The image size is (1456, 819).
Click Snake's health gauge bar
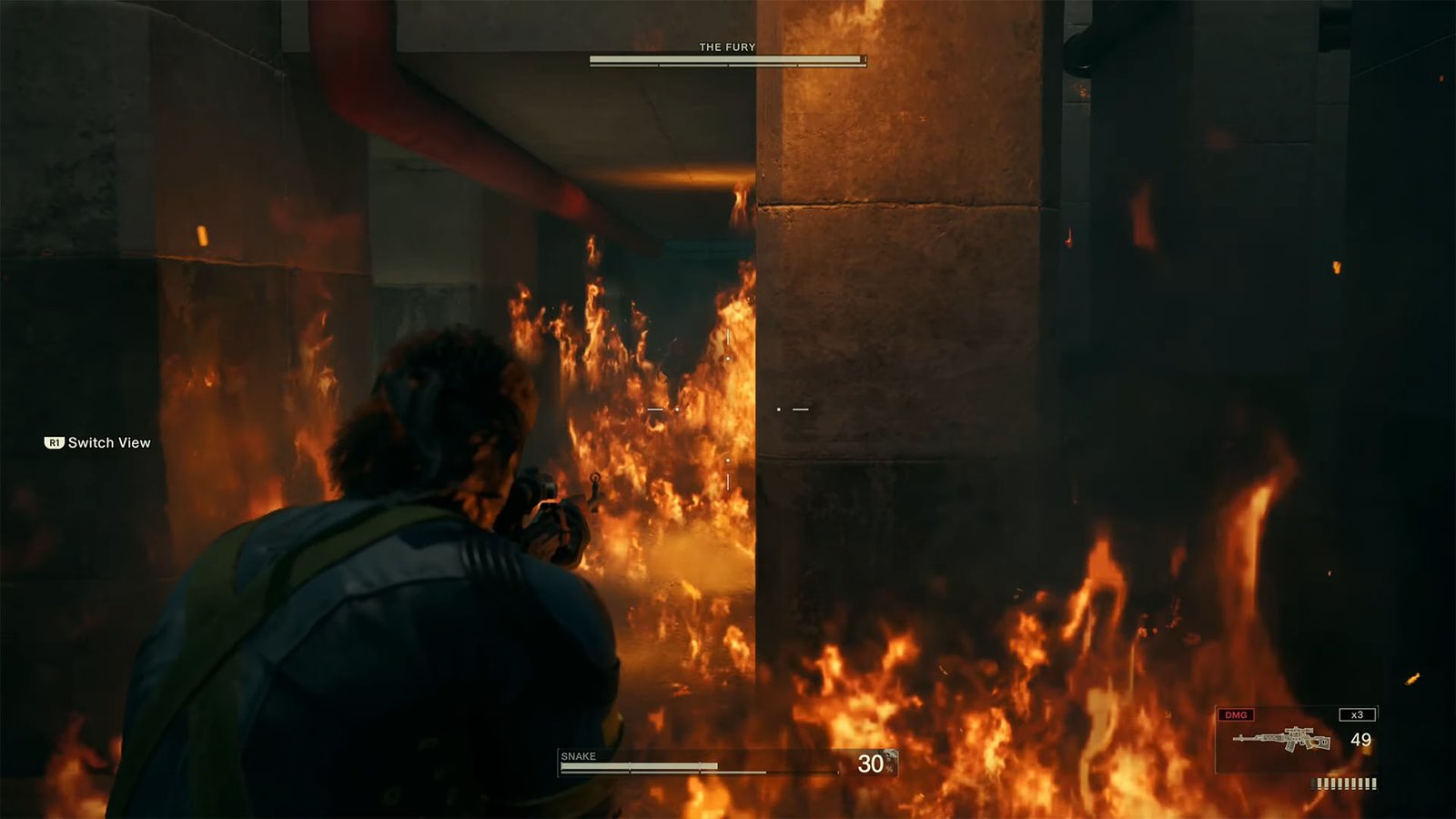(637, 765)
